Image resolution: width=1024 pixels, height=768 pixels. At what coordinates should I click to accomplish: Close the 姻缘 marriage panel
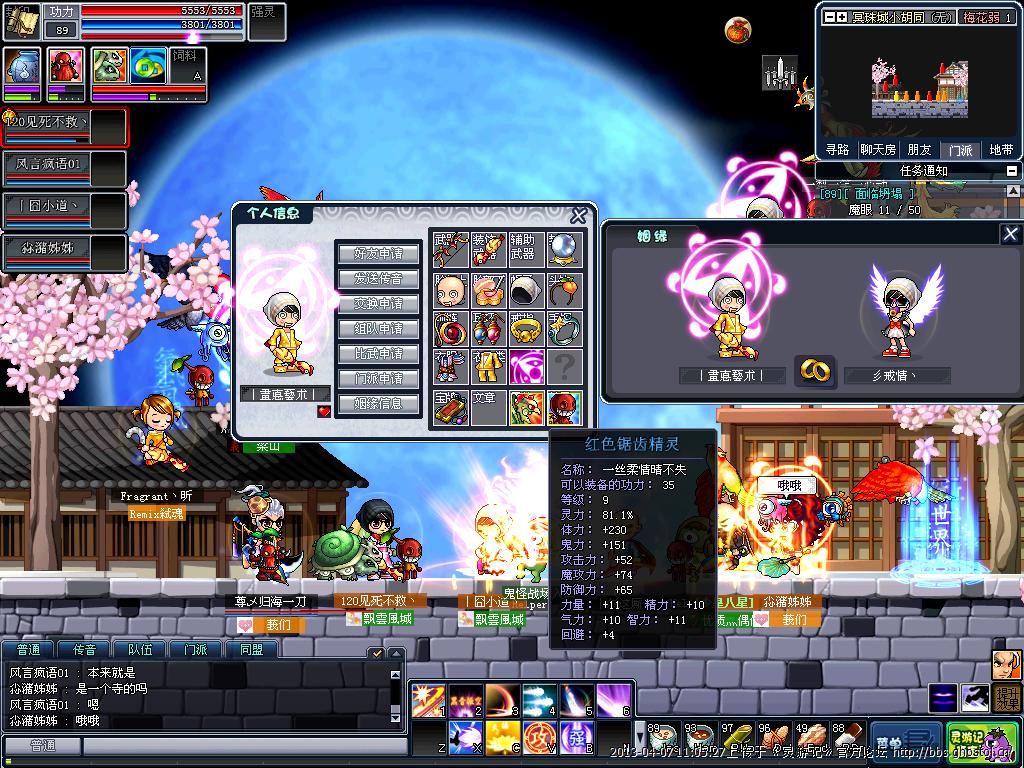1010,234
